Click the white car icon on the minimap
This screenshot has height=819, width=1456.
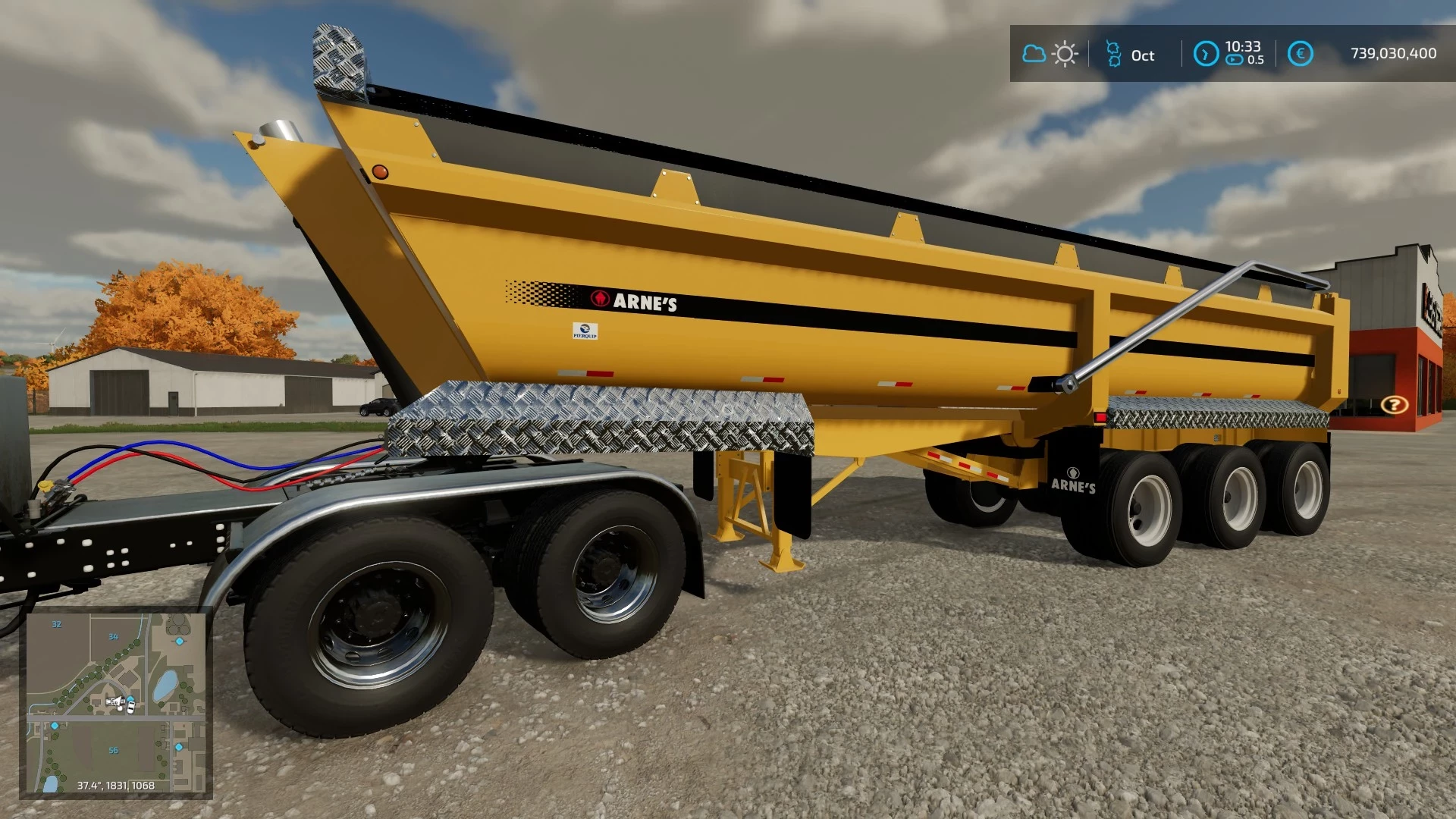(130, 707)
